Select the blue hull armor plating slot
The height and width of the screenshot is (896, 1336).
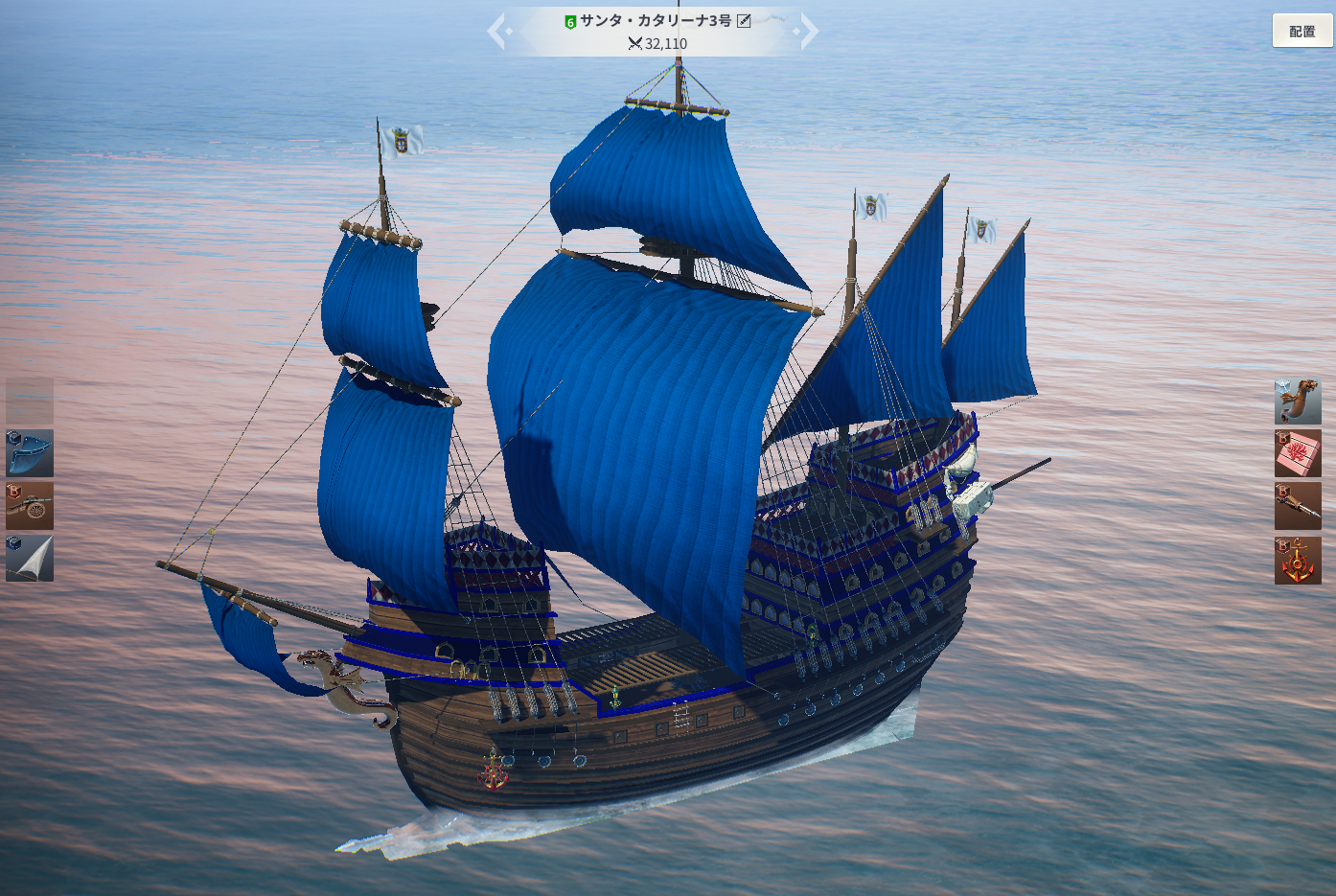coord(30,453)
